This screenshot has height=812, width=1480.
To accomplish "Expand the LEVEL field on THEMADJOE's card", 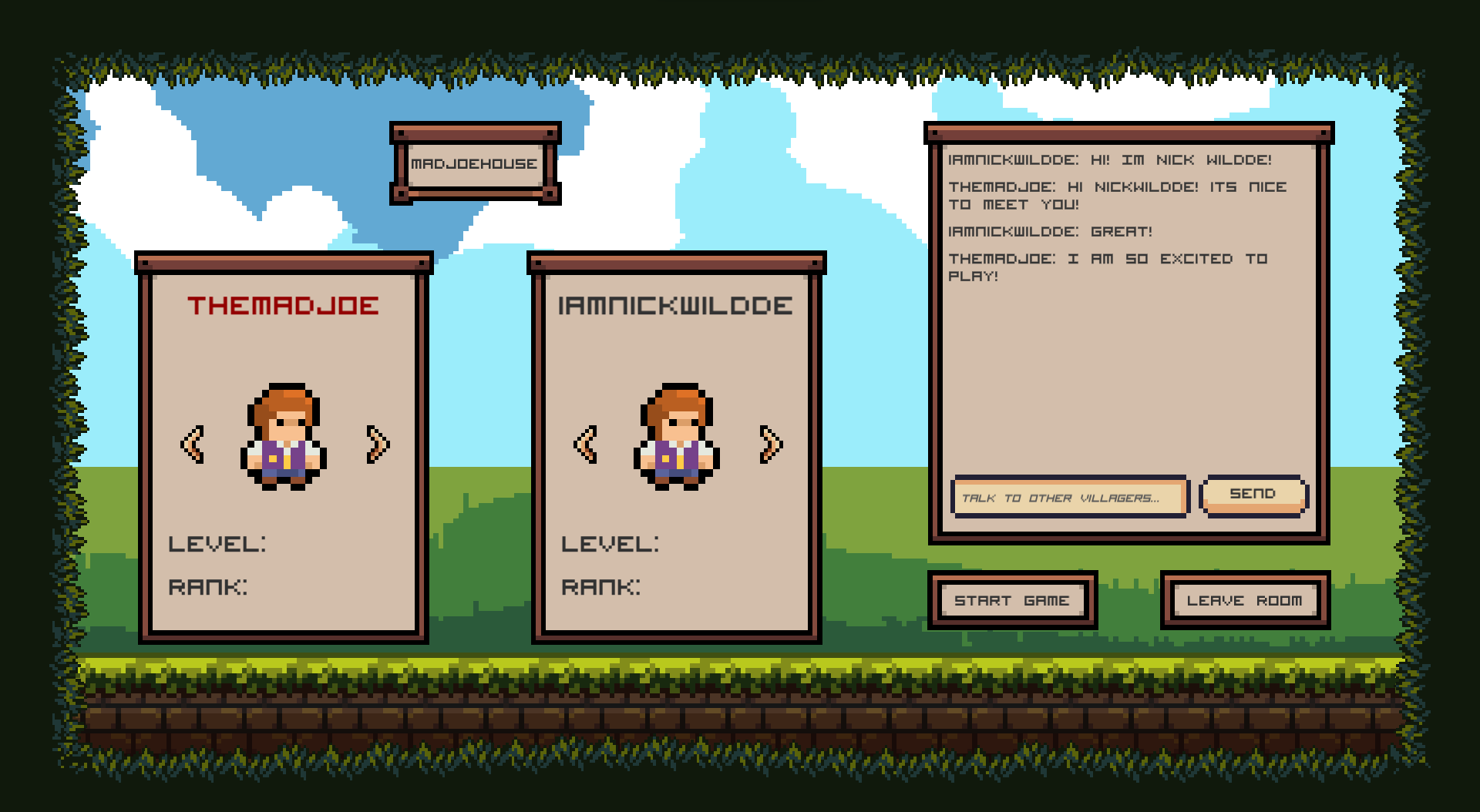I will click(x=218, y=544).
